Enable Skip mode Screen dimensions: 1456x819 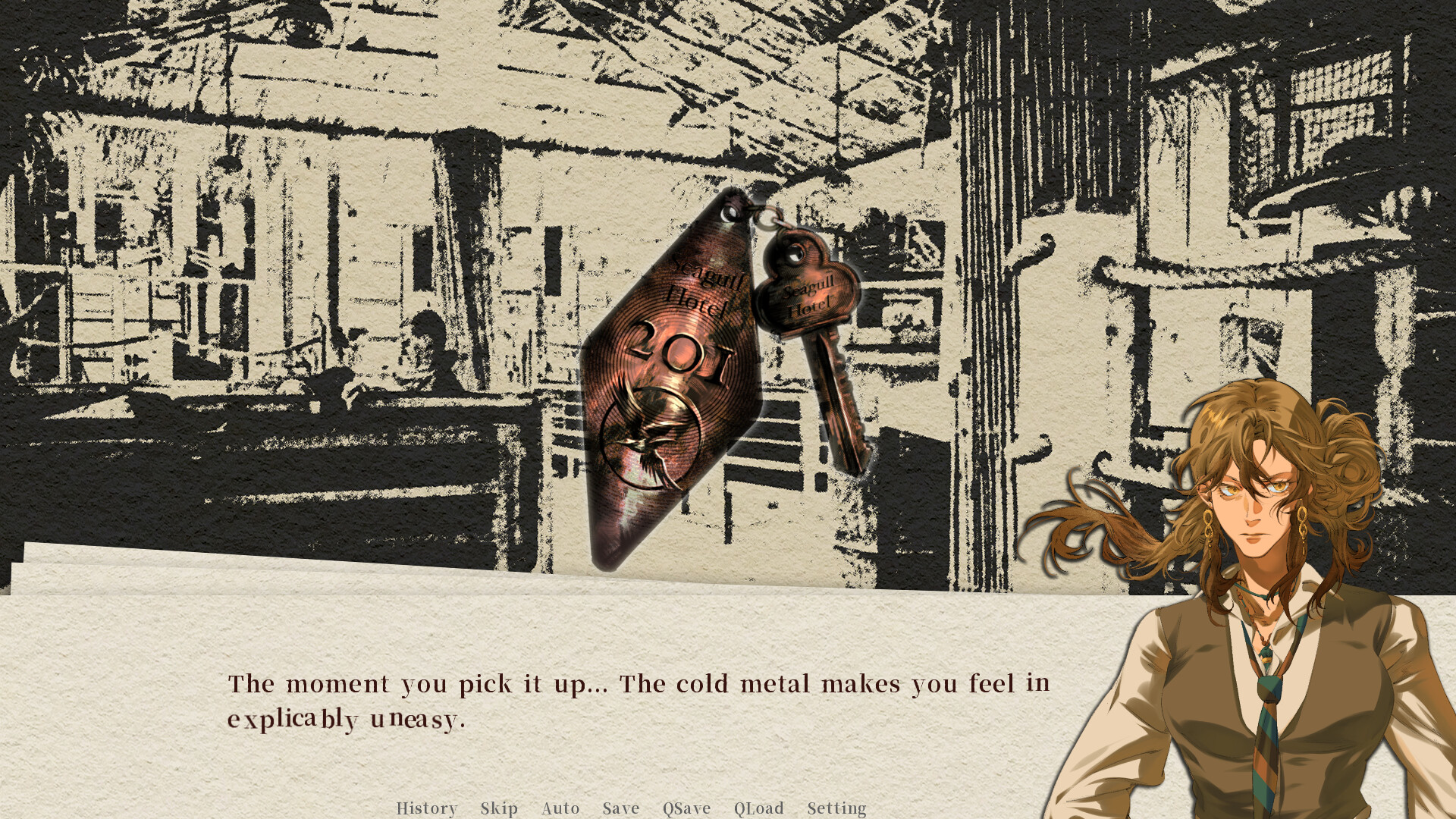pyautogui.click(x=499, y=808)
